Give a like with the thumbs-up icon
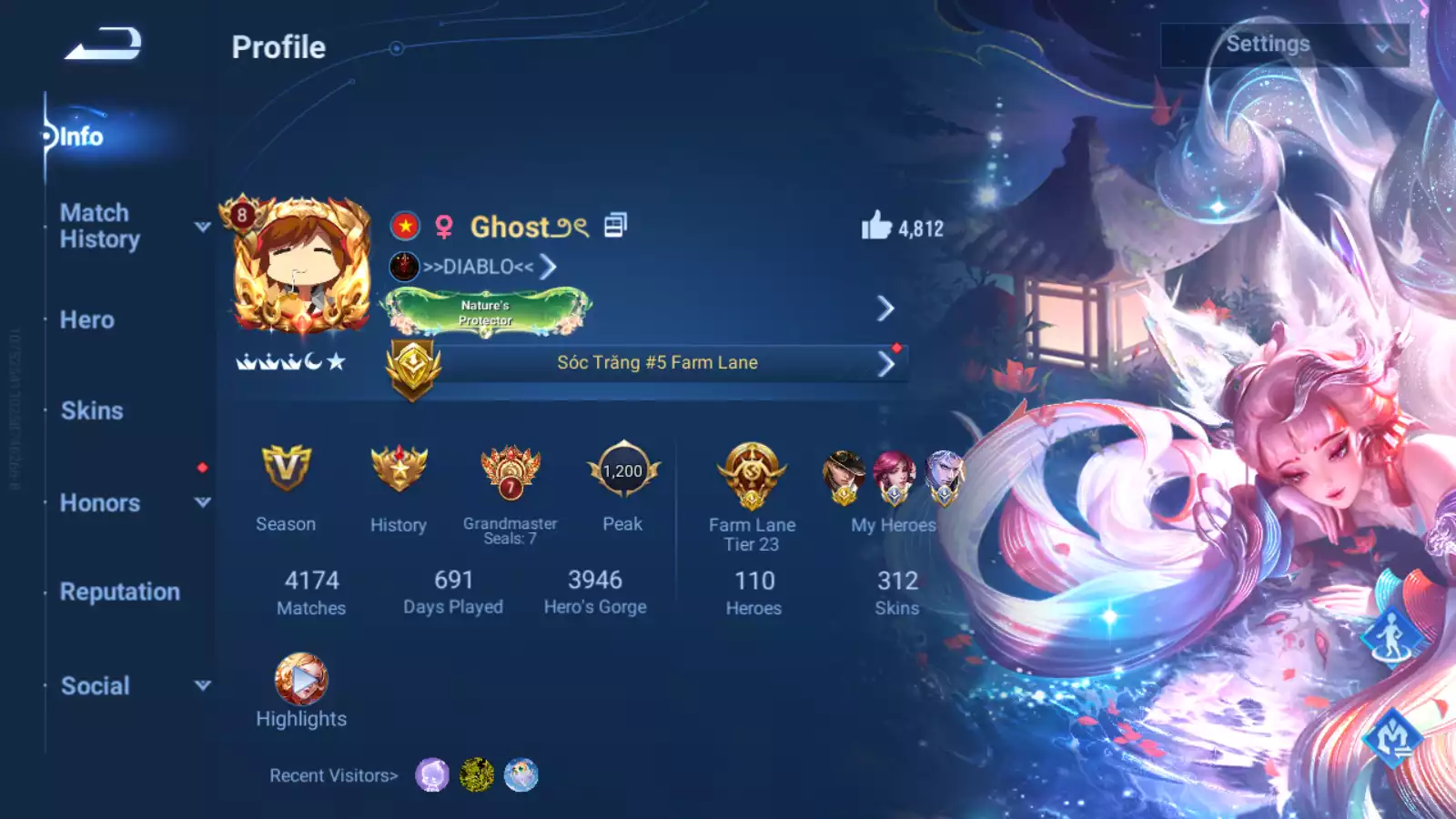 click(876, 226)
